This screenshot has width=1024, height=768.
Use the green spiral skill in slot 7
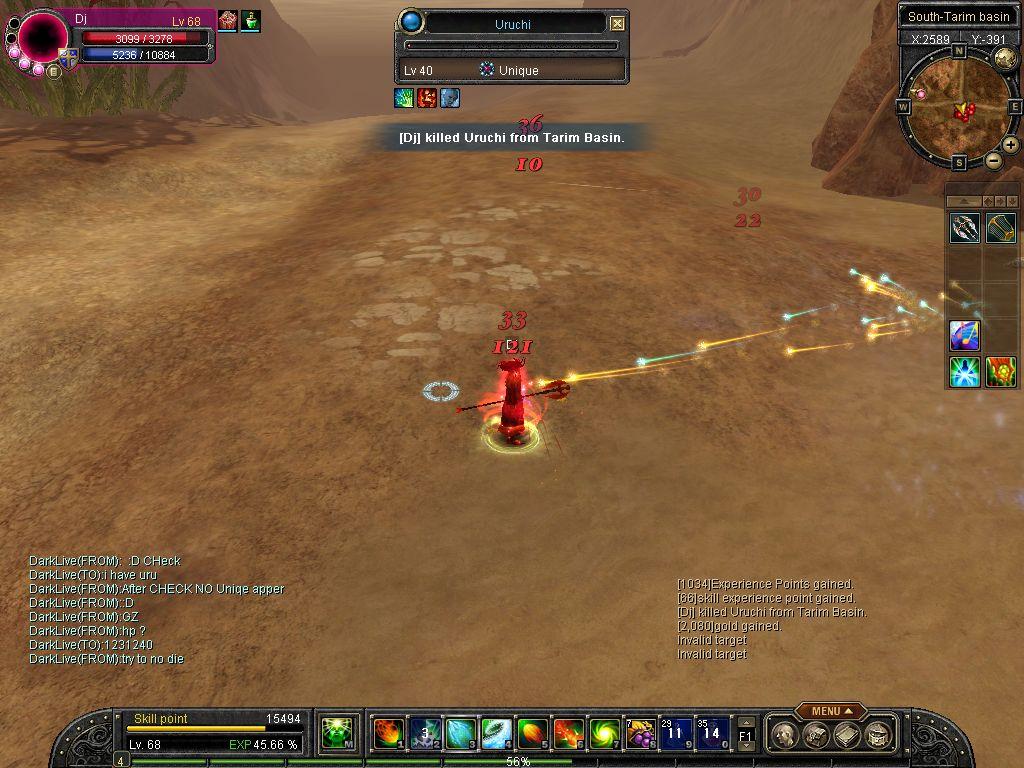tap(603, 734)
